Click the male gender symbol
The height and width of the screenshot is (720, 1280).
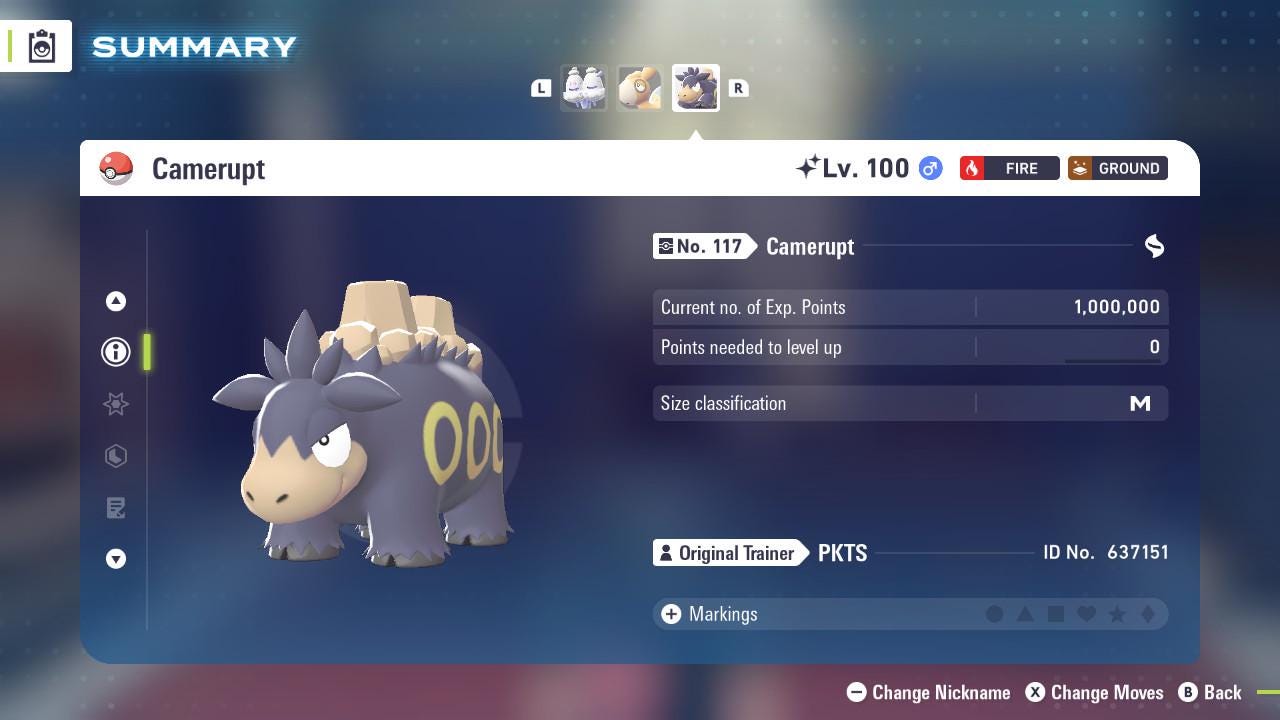tap(929, 168)
